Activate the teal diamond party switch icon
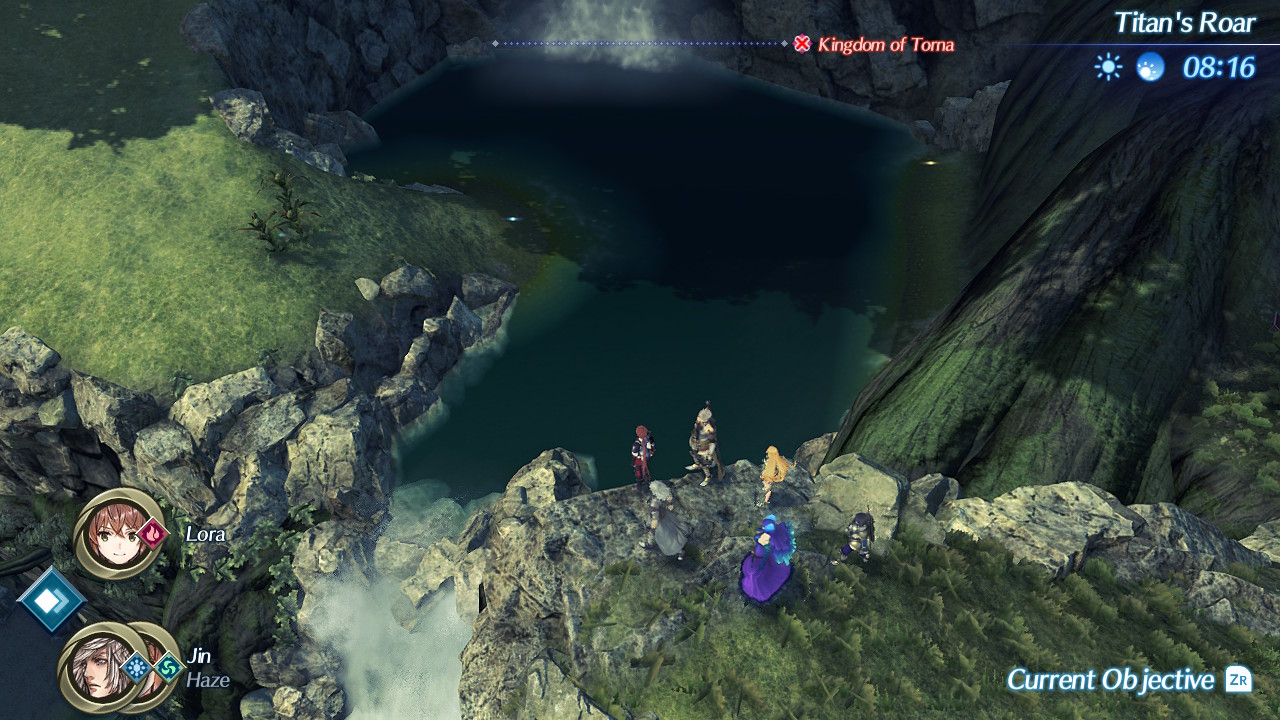Viewport: 1280px width, 720px height. 50,600
